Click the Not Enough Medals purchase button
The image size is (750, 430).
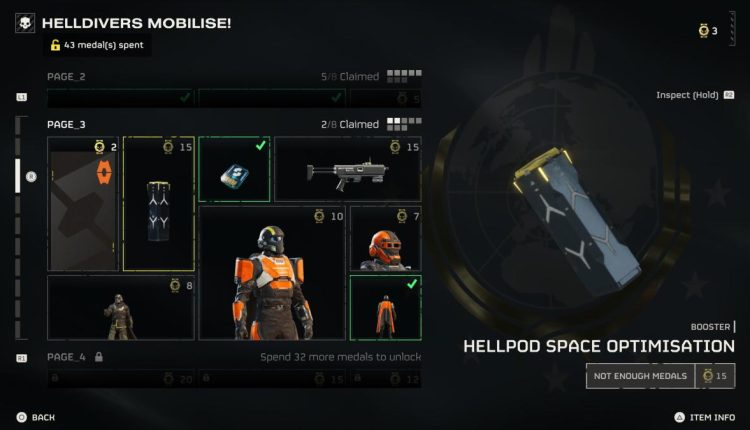638,375
